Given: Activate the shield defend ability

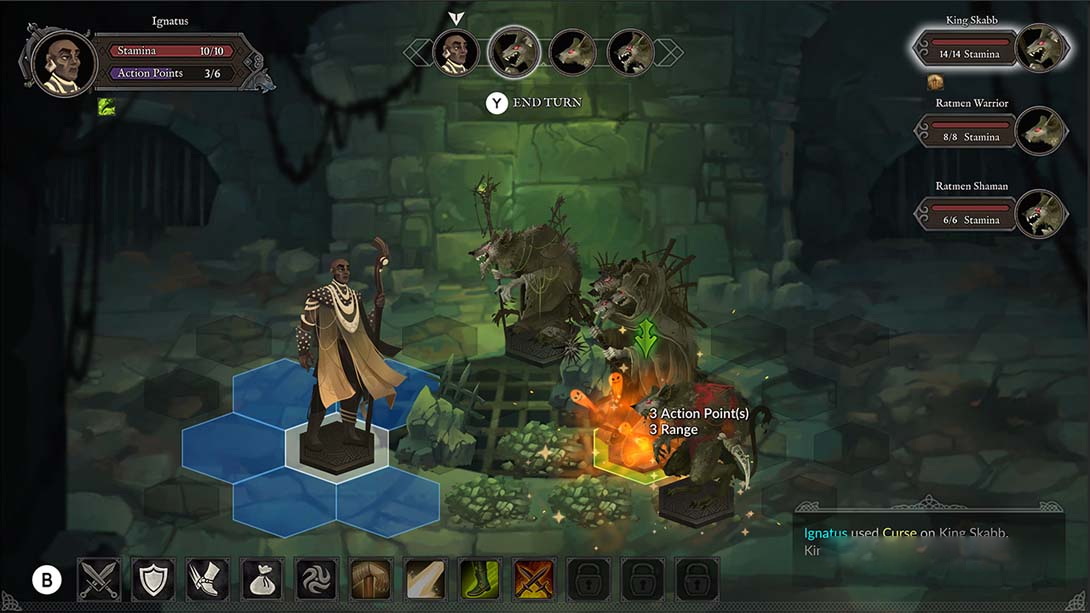Looking at the screenshot, I should coord(153,579).
